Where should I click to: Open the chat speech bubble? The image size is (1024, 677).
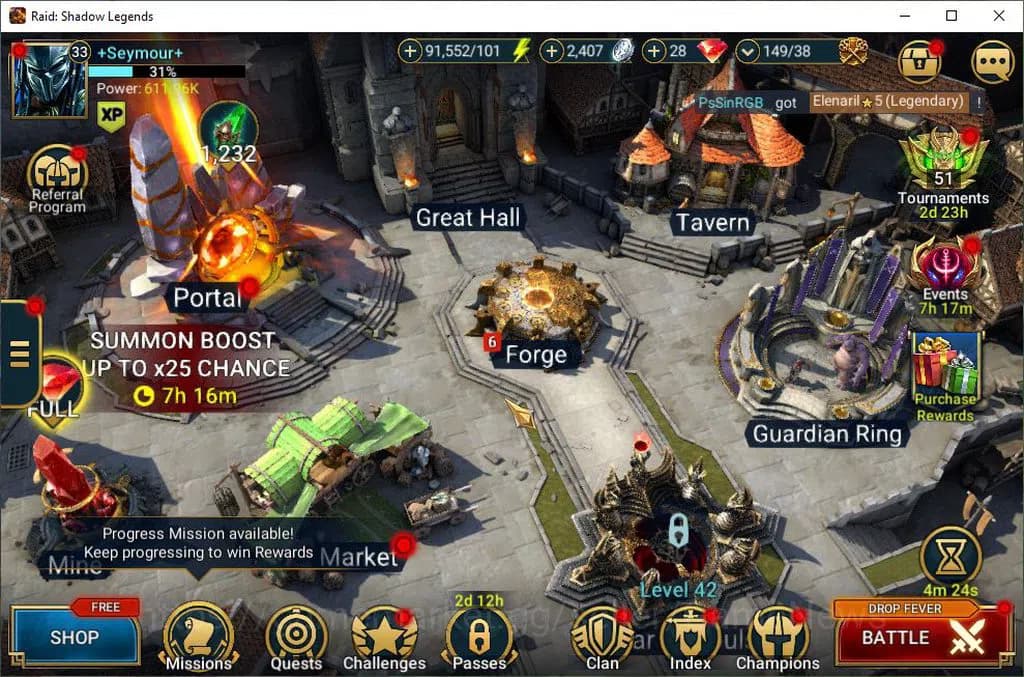coord(992,61)
